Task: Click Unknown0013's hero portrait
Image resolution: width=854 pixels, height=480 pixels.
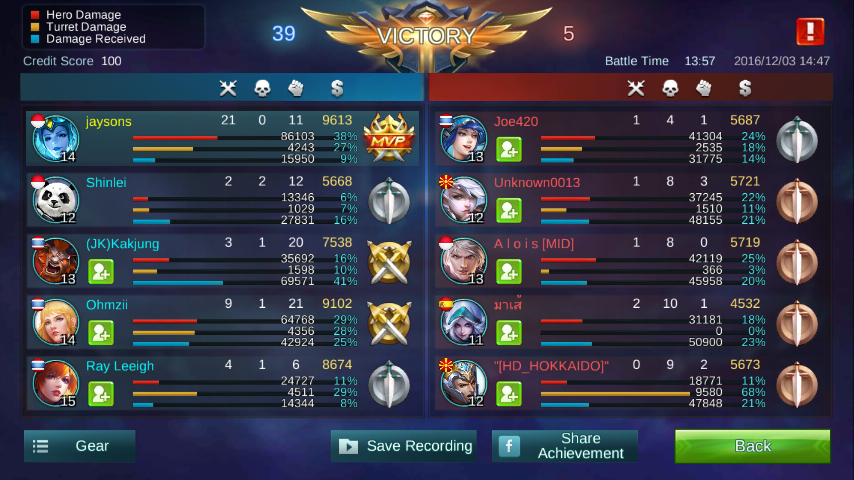Action: pos(463,200)
